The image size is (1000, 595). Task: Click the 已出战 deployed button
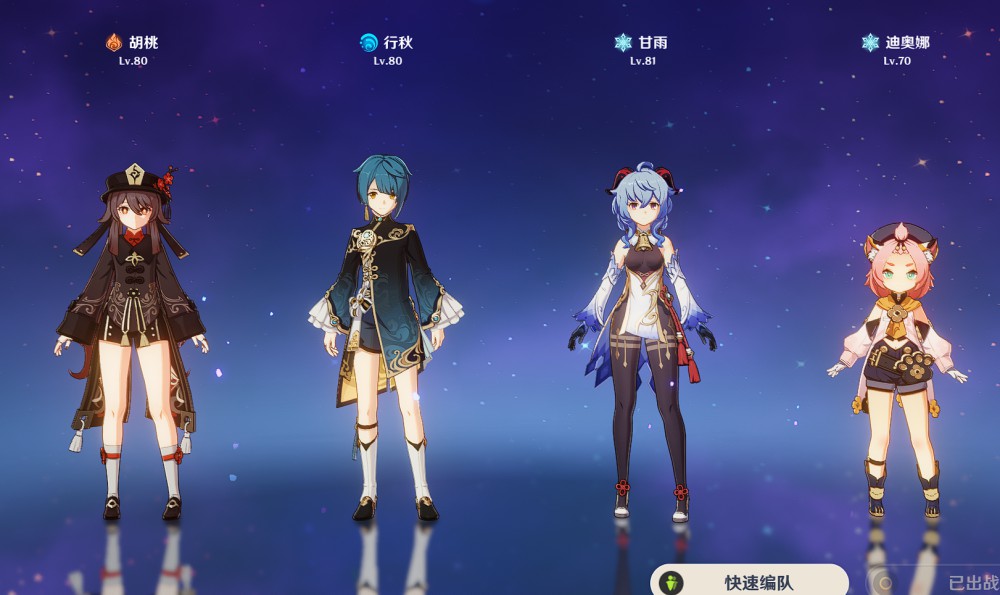pyautogui.click(x=935, y=582)
